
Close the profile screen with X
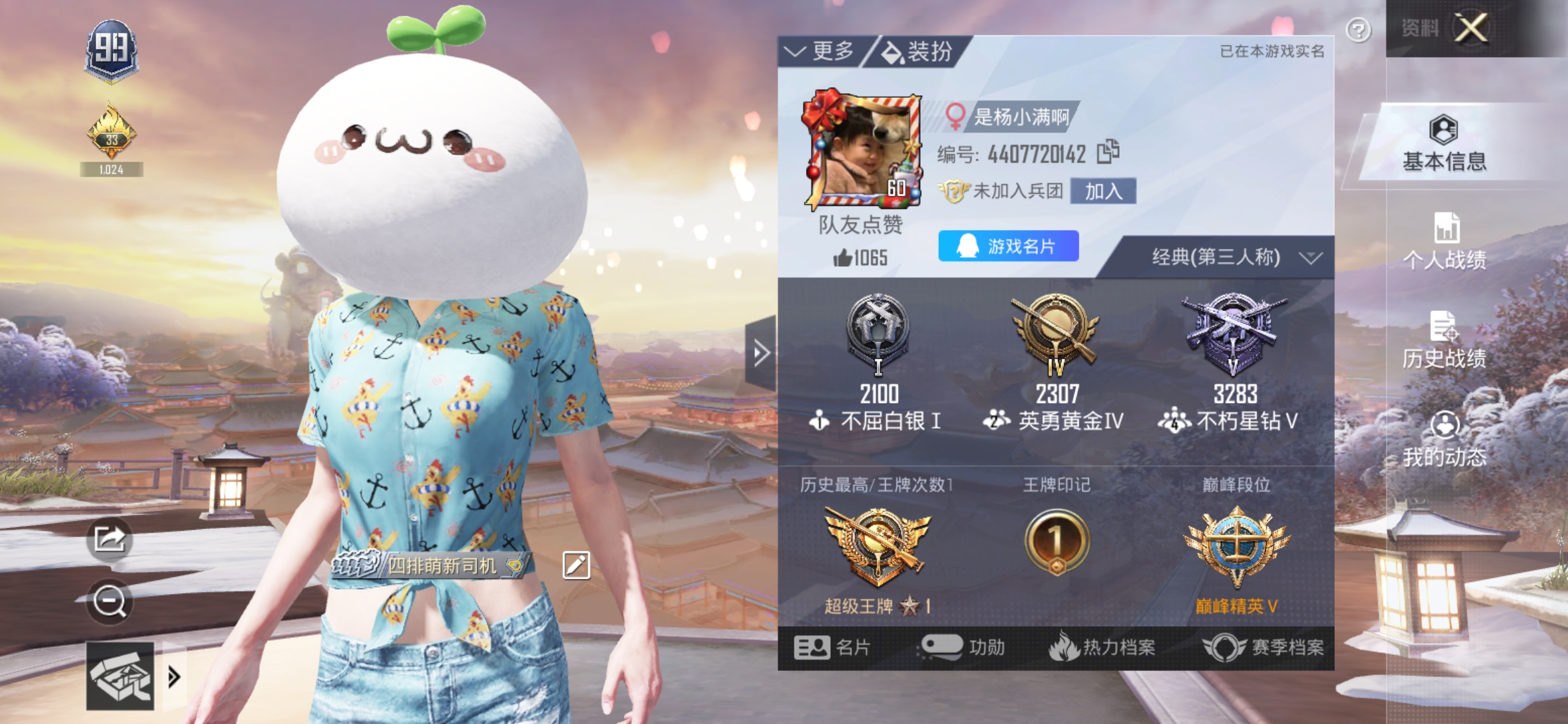point(1471,28)
